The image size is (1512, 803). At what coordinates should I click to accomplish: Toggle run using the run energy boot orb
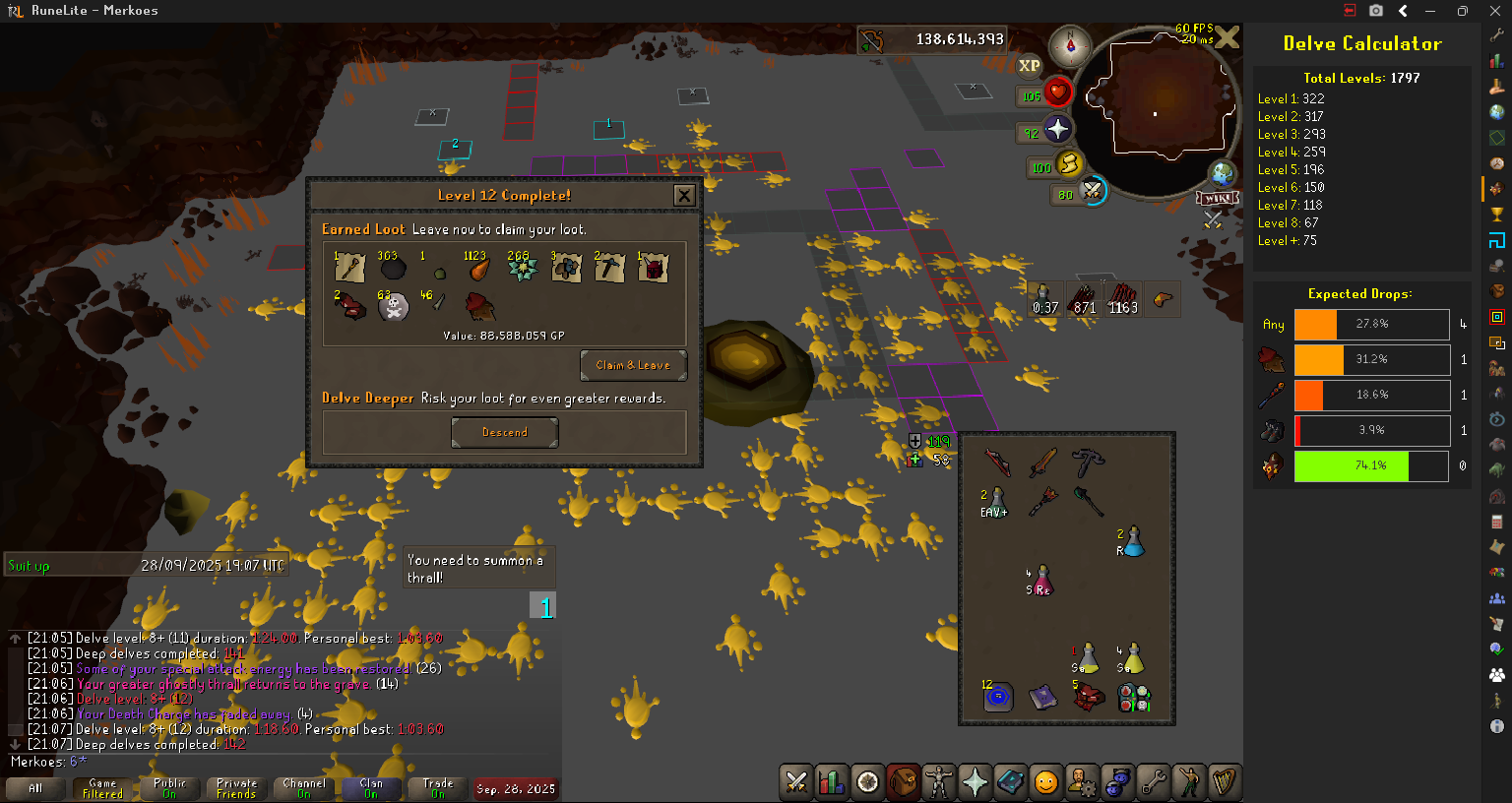1067,164
